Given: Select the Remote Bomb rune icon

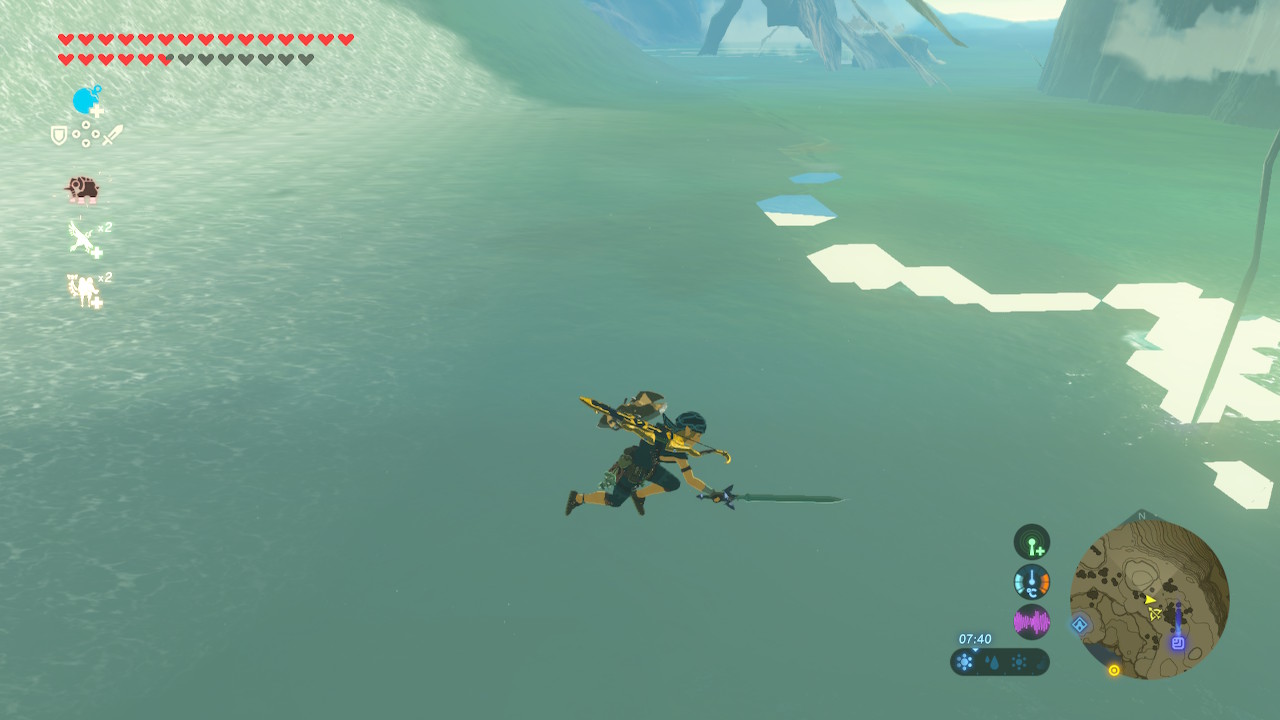Looking at the screenshot, I should pos(87,101).
